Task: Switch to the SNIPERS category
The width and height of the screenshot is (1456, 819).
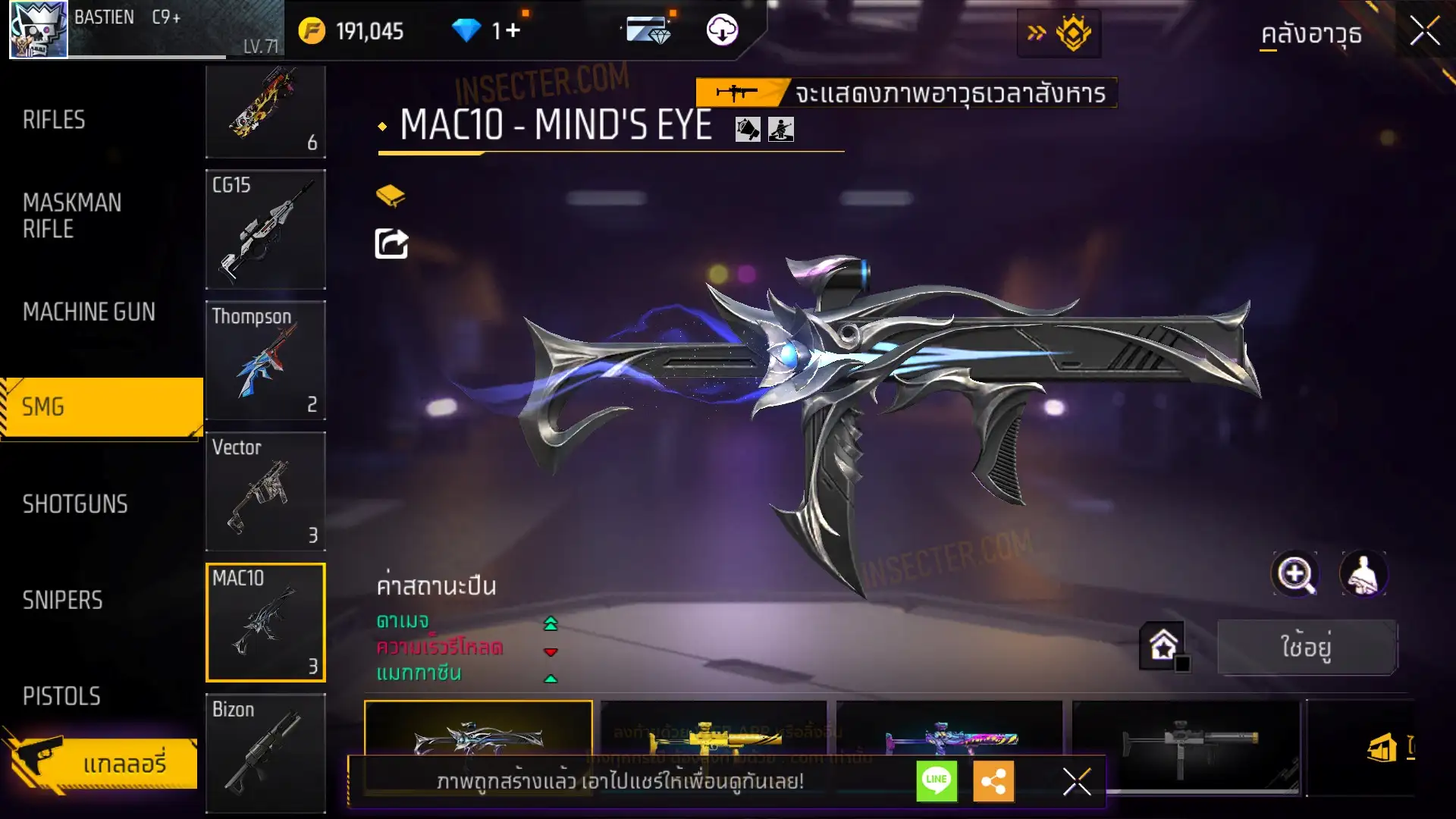Action: pyautogui.click(x=62, y=601)
